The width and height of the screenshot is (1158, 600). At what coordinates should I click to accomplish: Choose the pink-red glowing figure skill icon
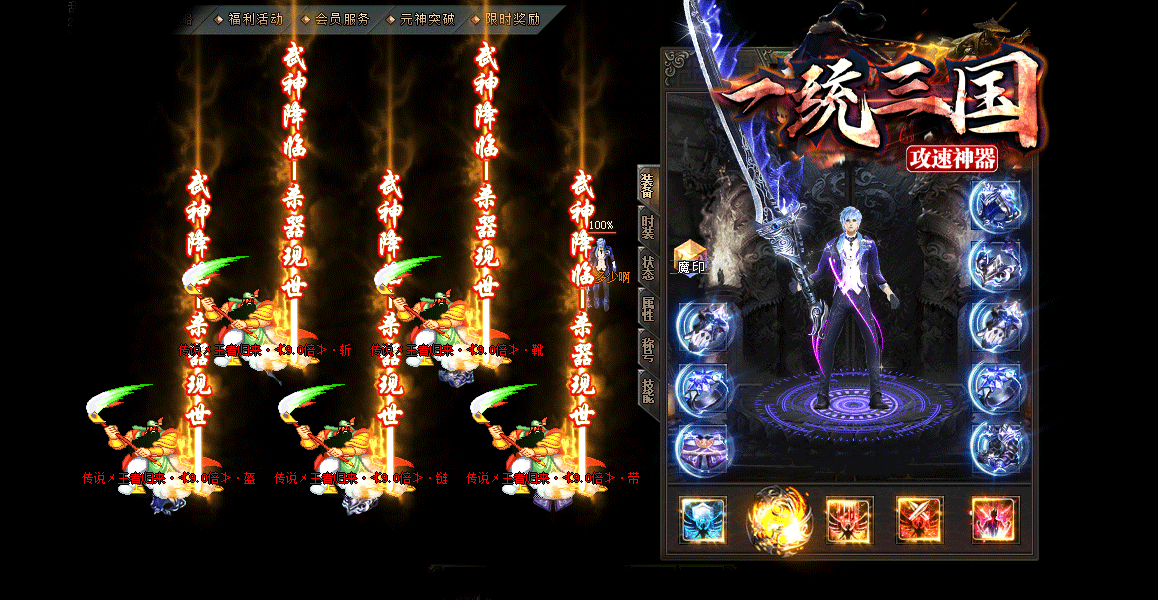point(995,520)
